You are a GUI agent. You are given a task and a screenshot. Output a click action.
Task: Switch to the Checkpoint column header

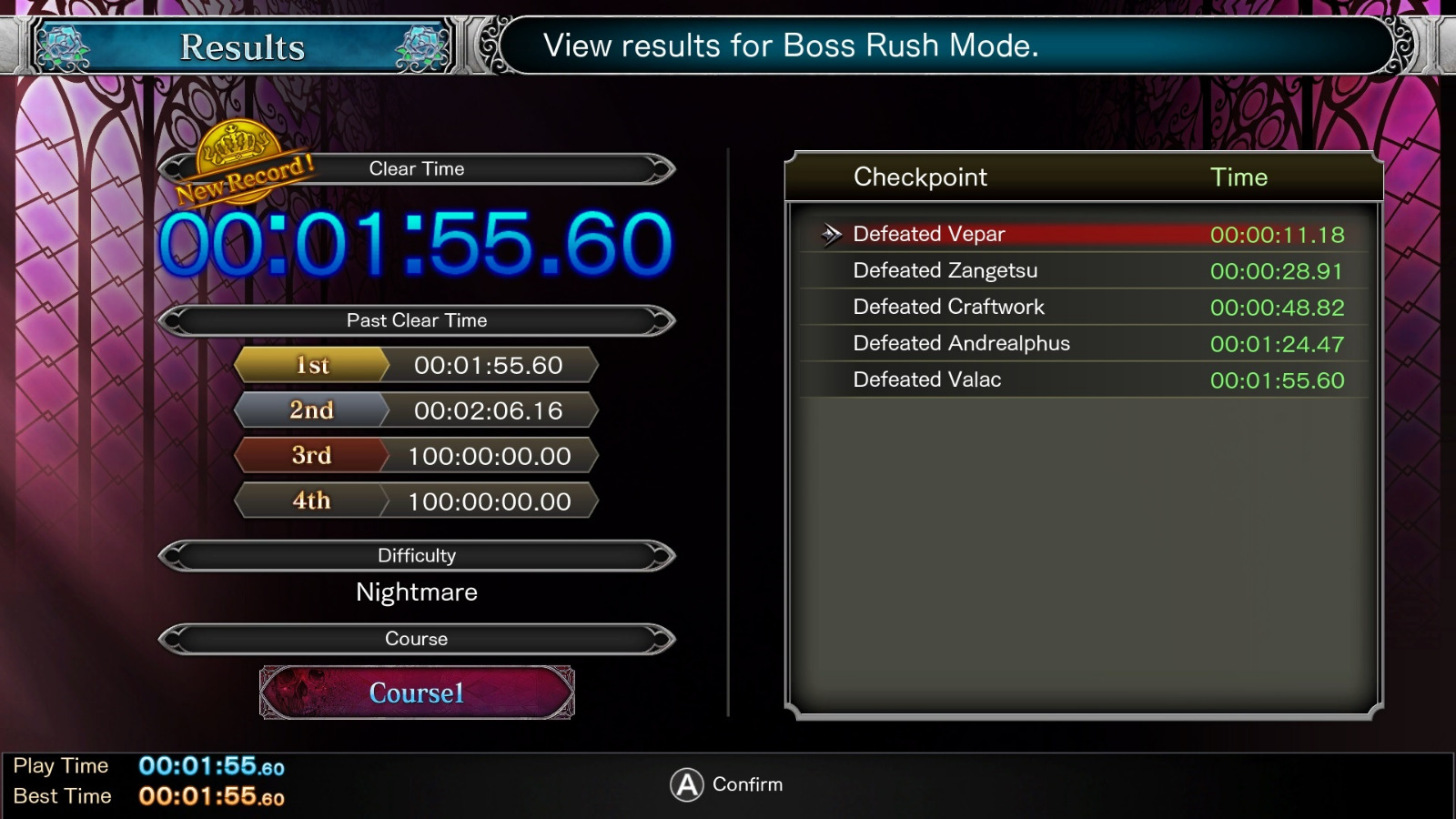point(919,177)
